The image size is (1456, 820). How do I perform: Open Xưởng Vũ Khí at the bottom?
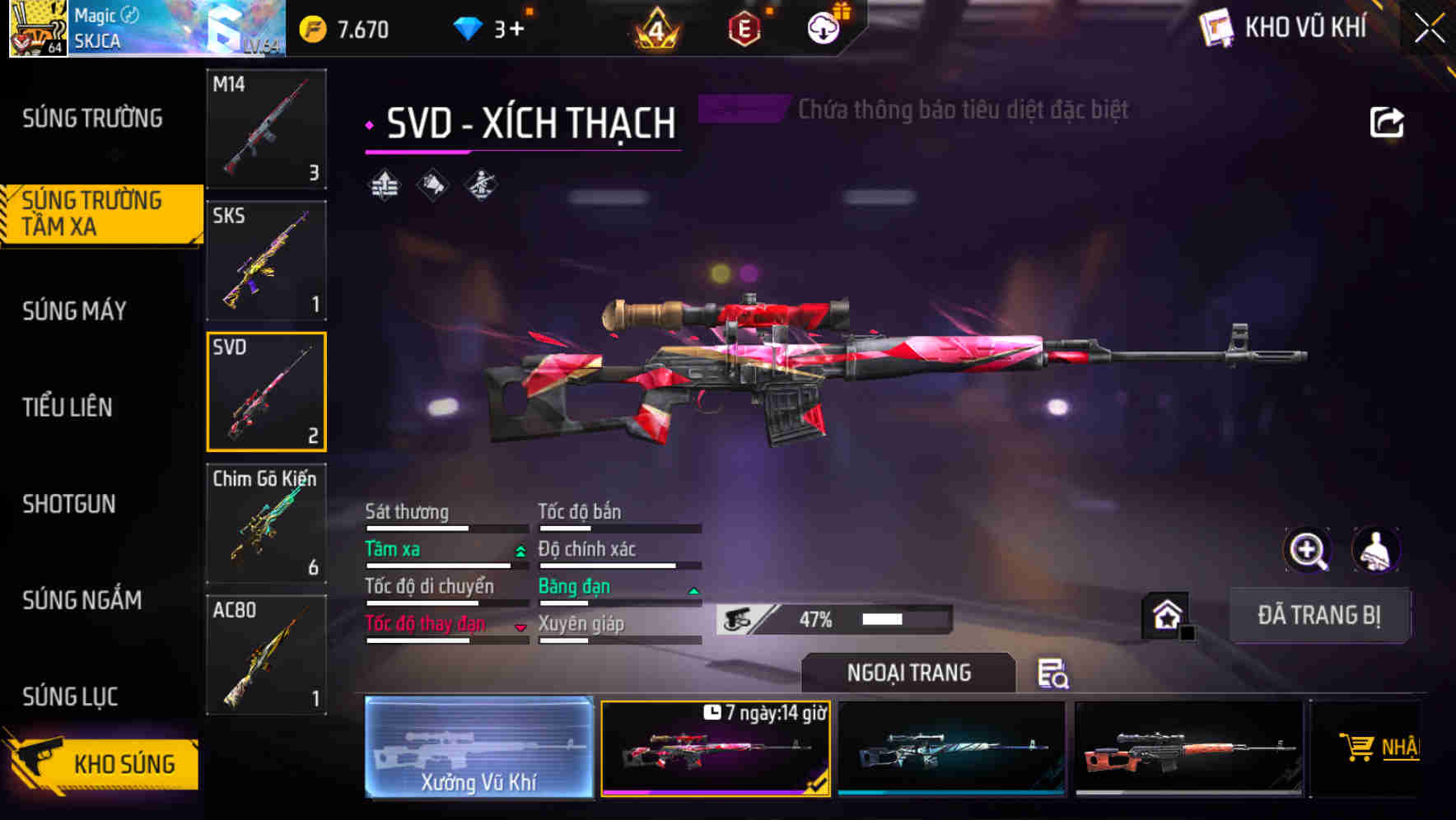point(478,748)
